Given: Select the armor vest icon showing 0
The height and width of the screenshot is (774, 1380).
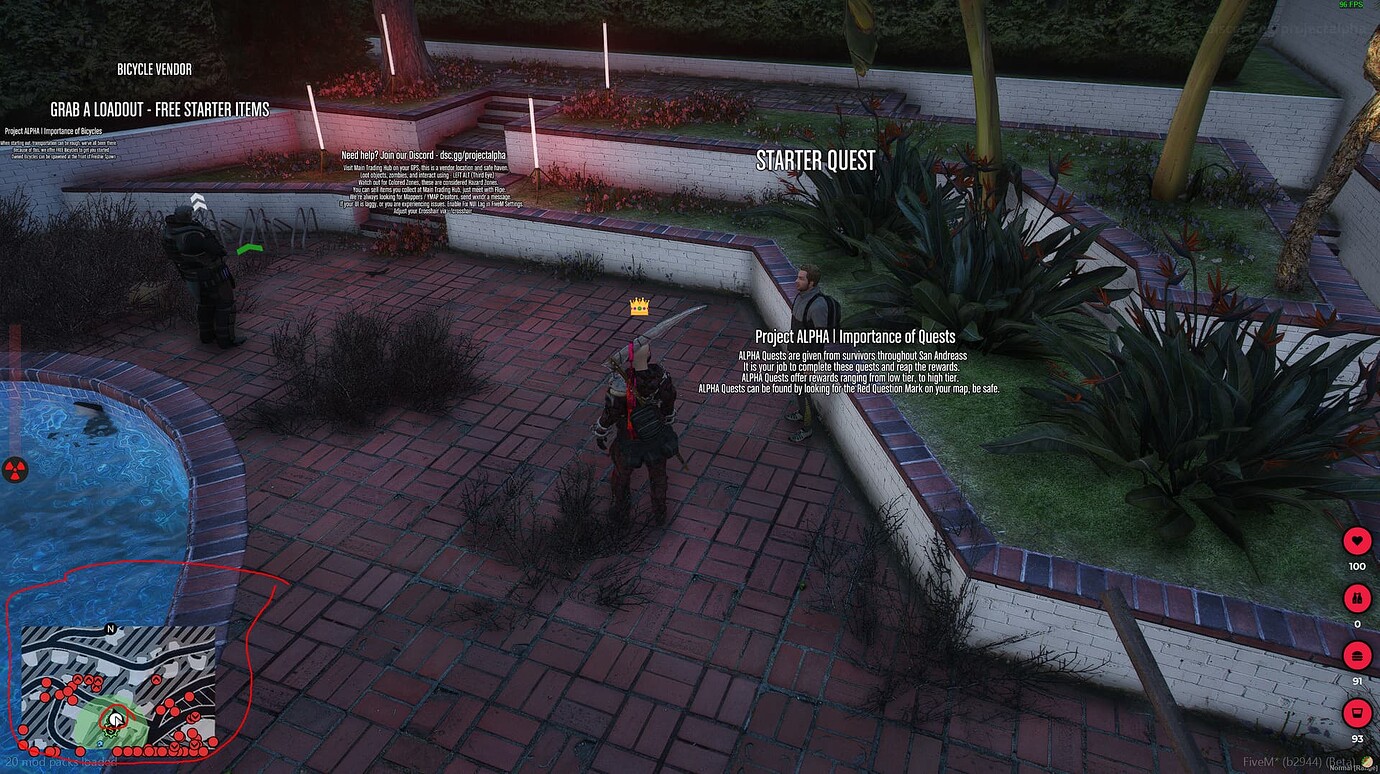Looking at the screenshot, I should click(1356, 598).
